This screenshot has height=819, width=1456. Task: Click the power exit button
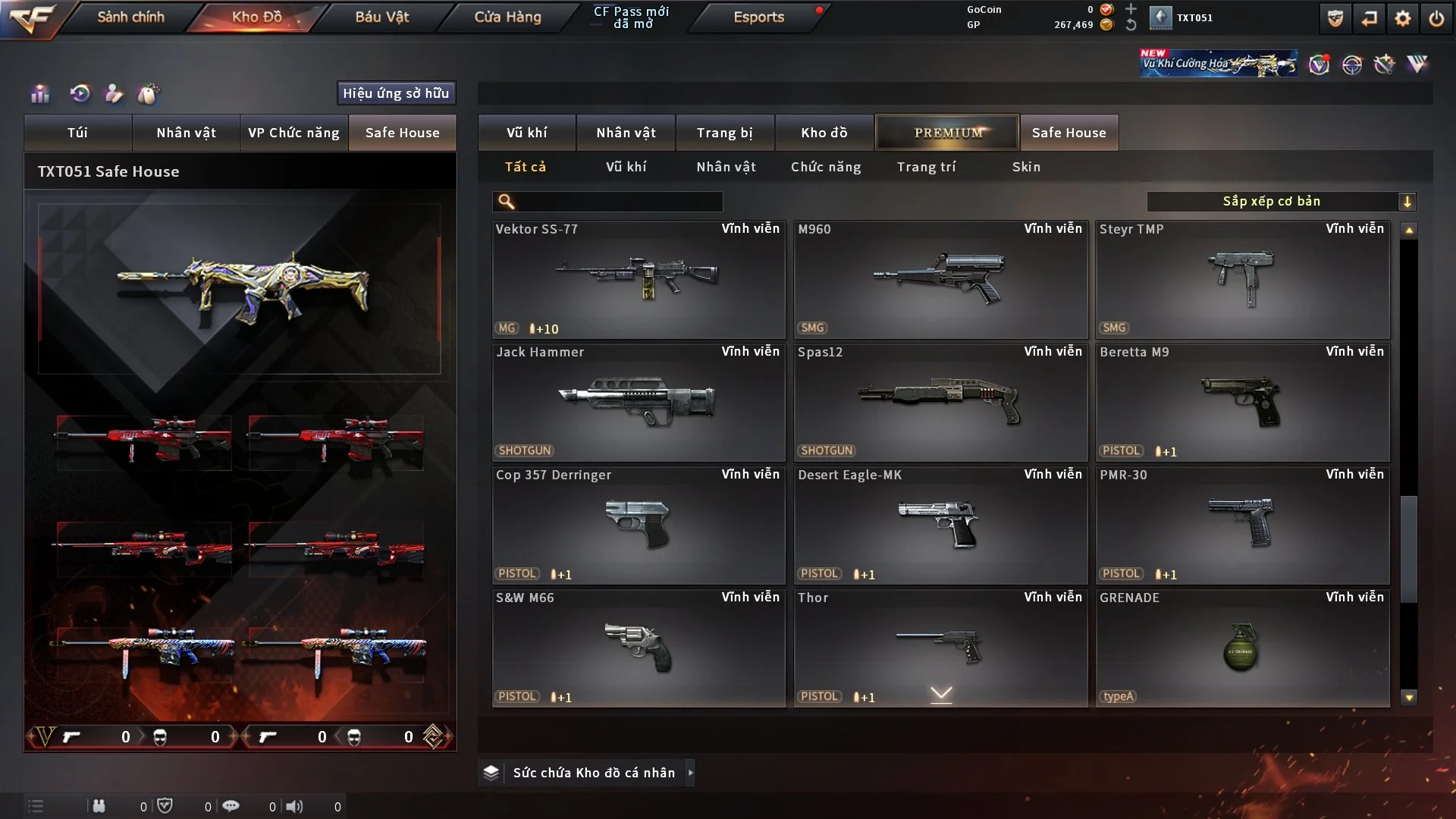1436,18
